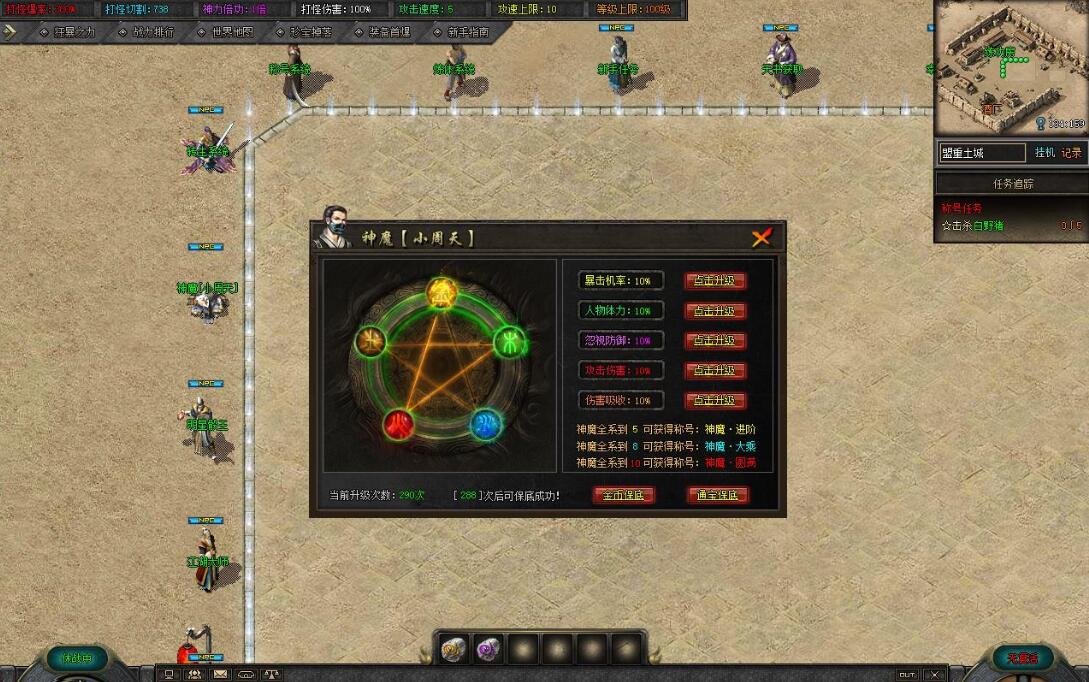1089x682 pixels.
Task: Select the white orb hotbar item
Action: [x=454, y=649]
